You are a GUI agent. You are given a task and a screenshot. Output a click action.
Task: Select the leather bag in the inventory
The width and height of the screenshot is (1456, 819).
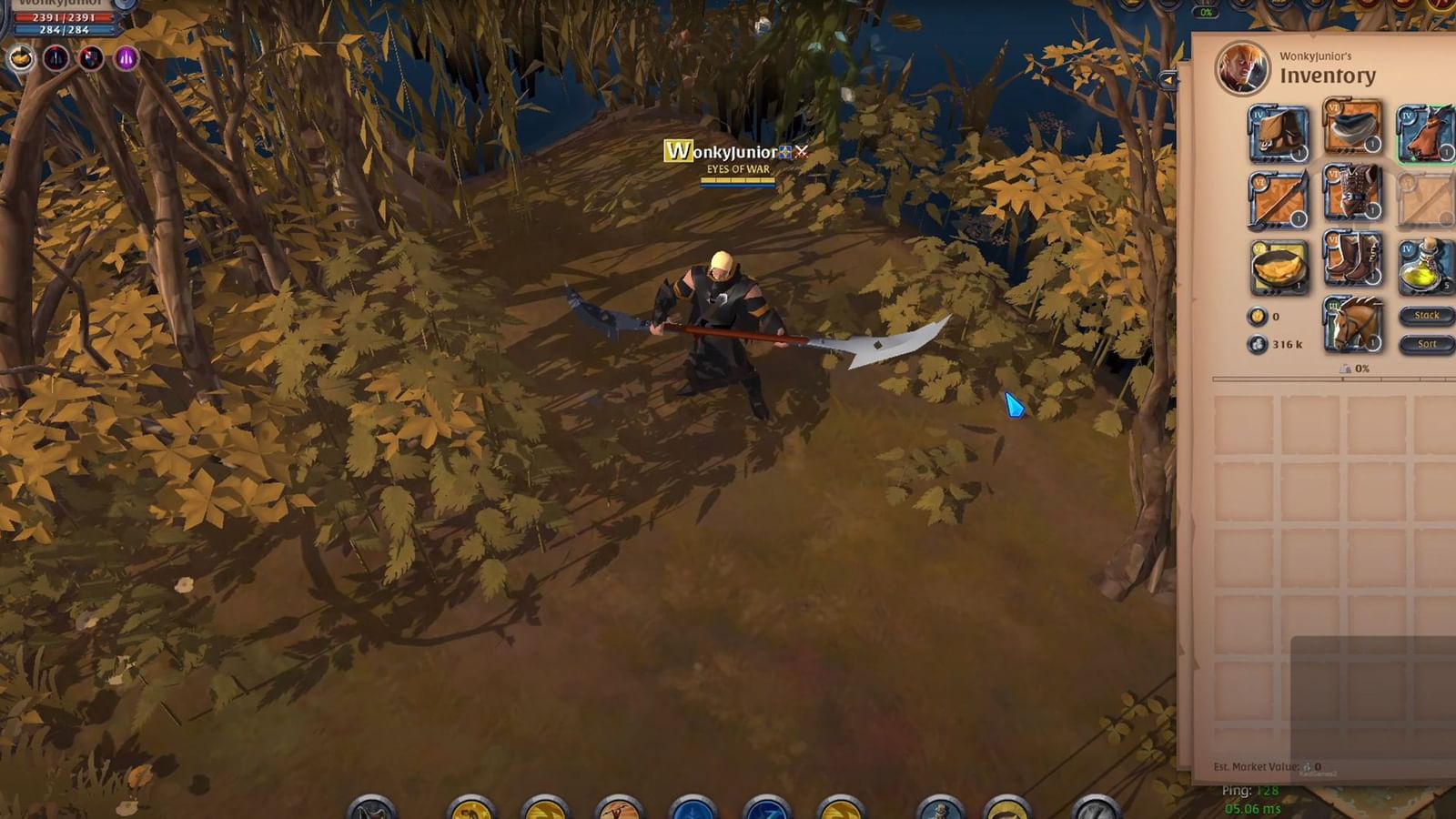[1278, 133]
